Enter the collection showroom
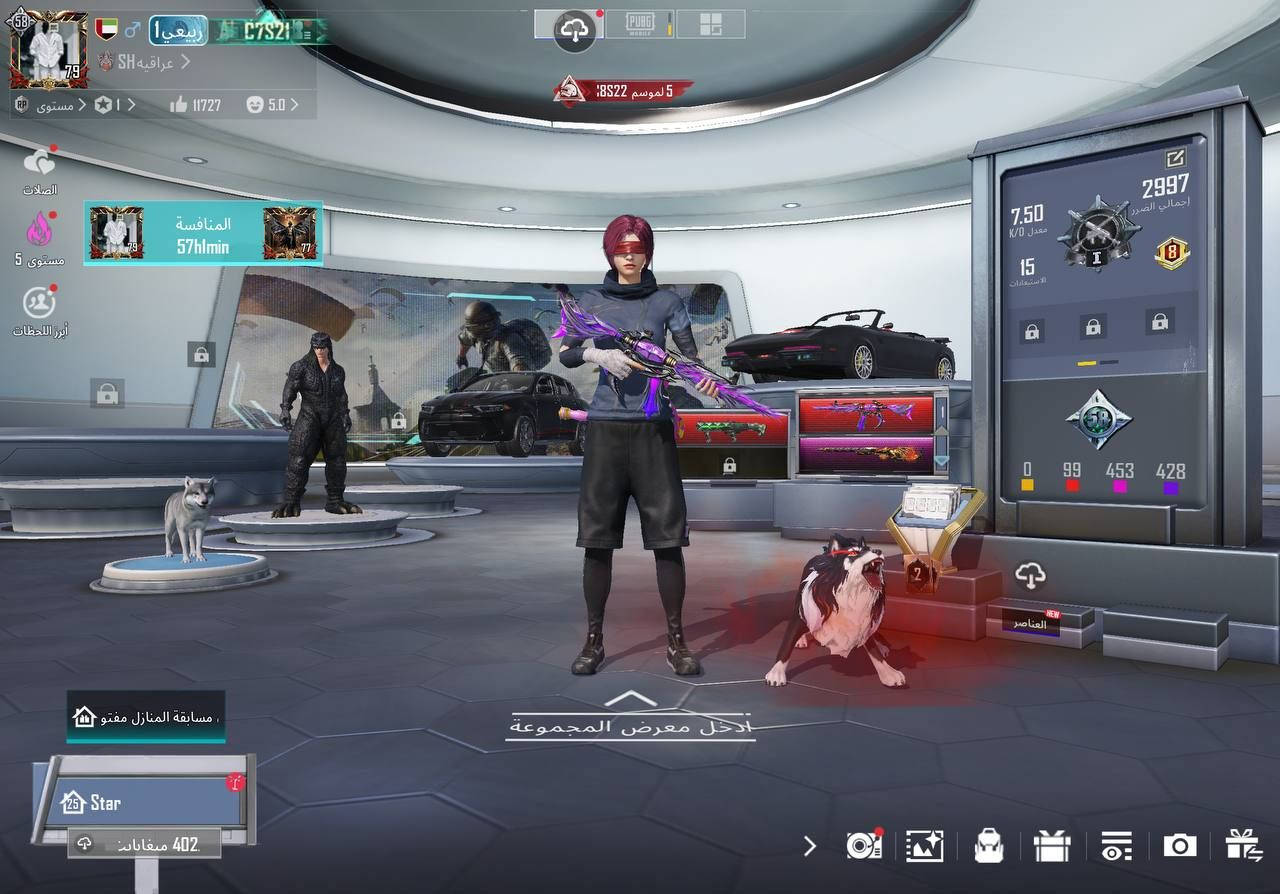Viewport: 1280px width, 894px height. pos(630,725)
